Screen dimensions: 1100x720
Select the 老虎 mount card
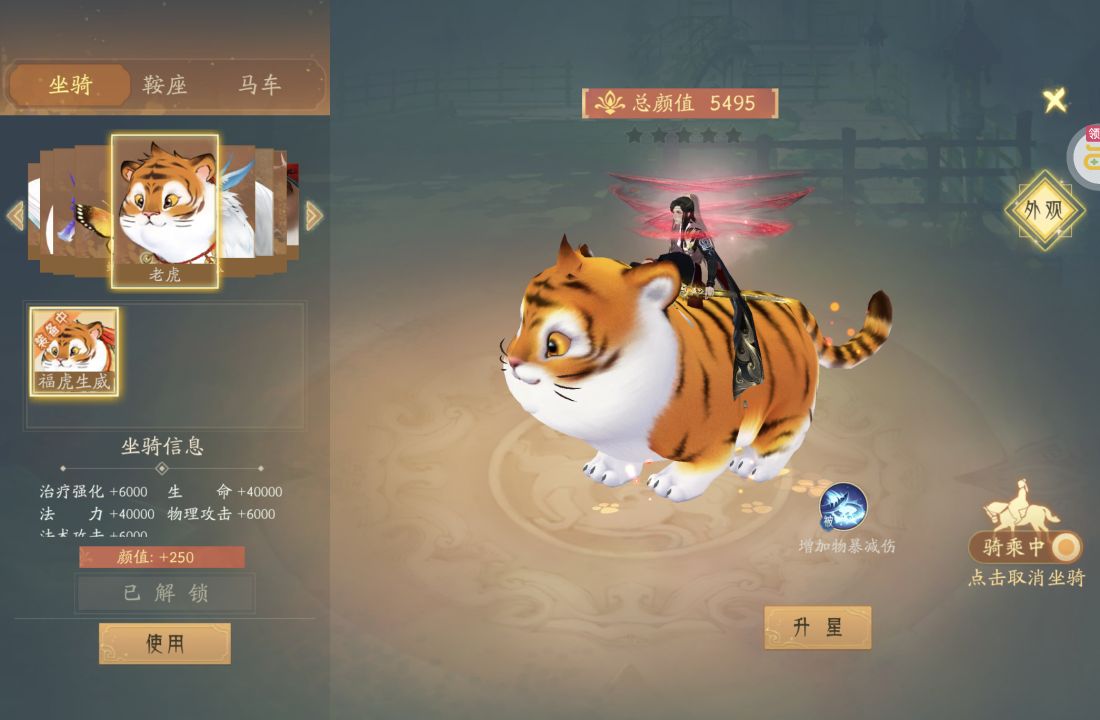pyautogui.click(x=165, y=211)
